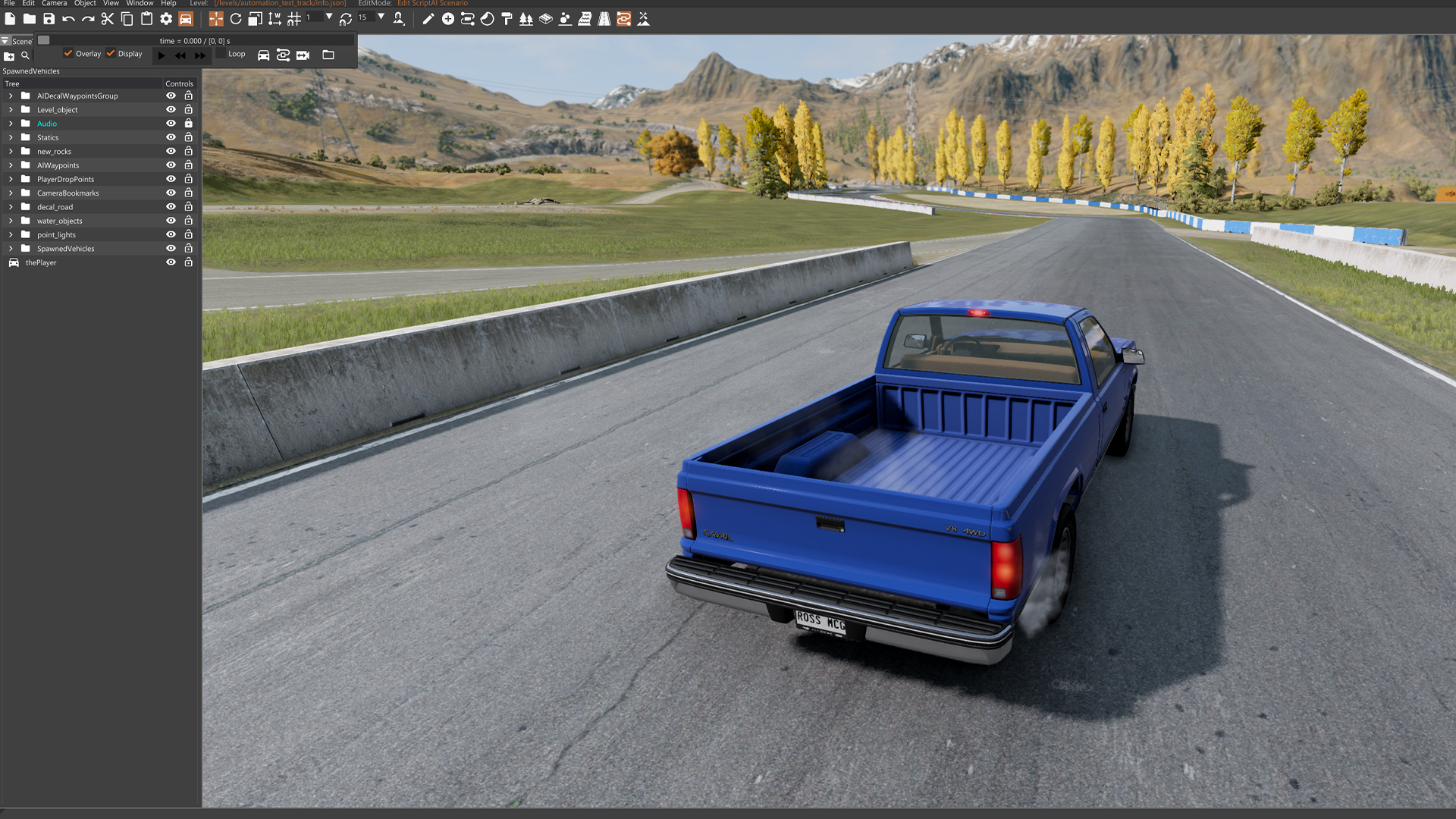Image resolution: width=1456 pixels, height=819 pixels.
Task: Select the pencil draw tool
Action: point(428,19)
